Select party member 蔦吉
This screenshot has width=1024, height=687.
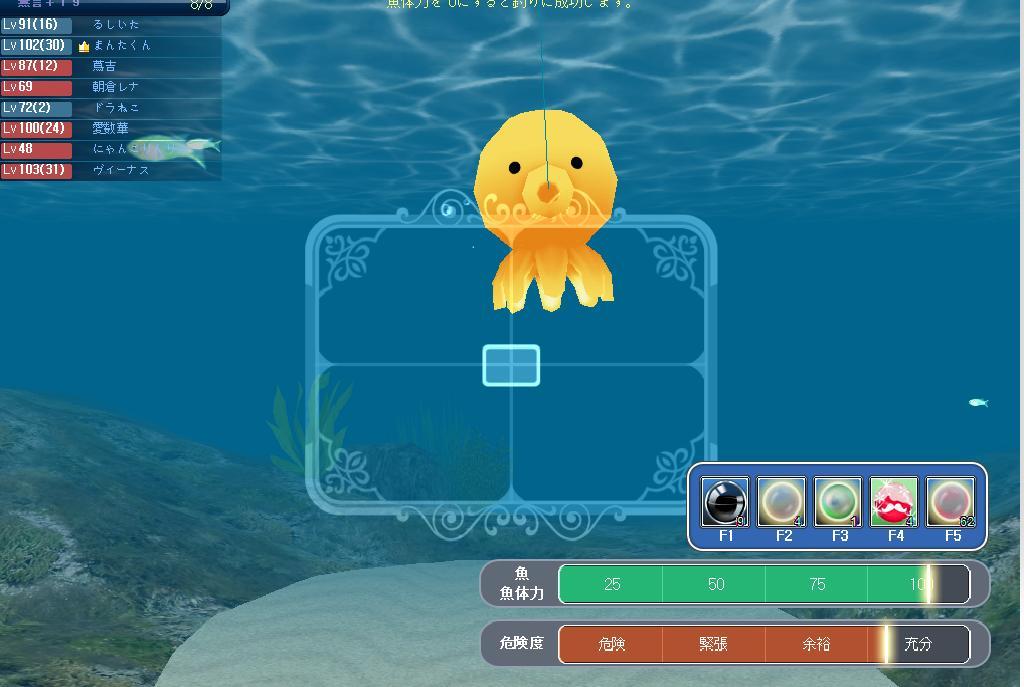point(104,66)
